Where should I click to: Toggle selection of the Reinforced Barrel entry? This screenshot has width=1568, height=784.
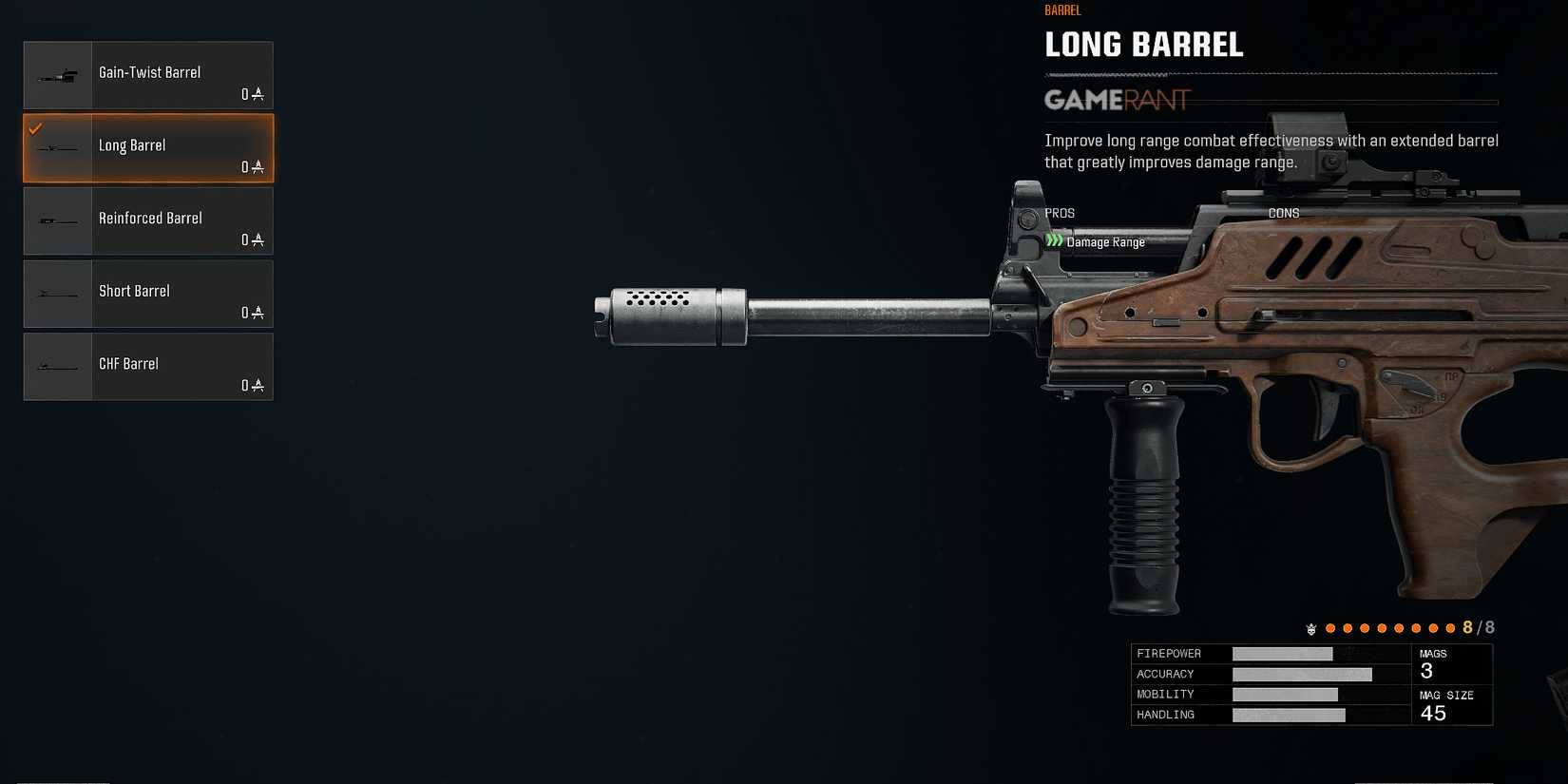[149, 220]
